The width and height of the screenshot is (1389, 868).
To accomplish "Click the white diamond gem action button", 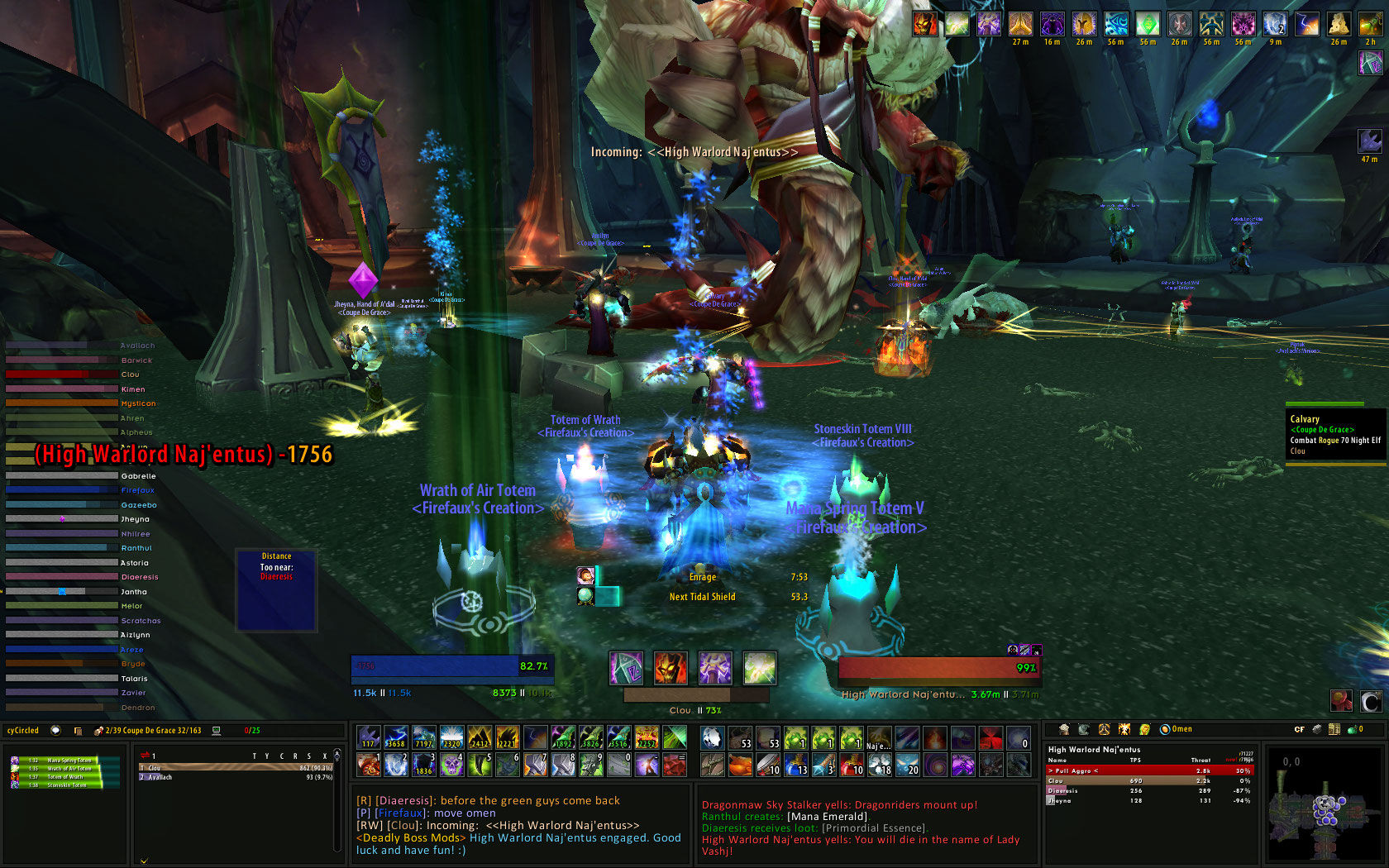I will coord(713,737).
